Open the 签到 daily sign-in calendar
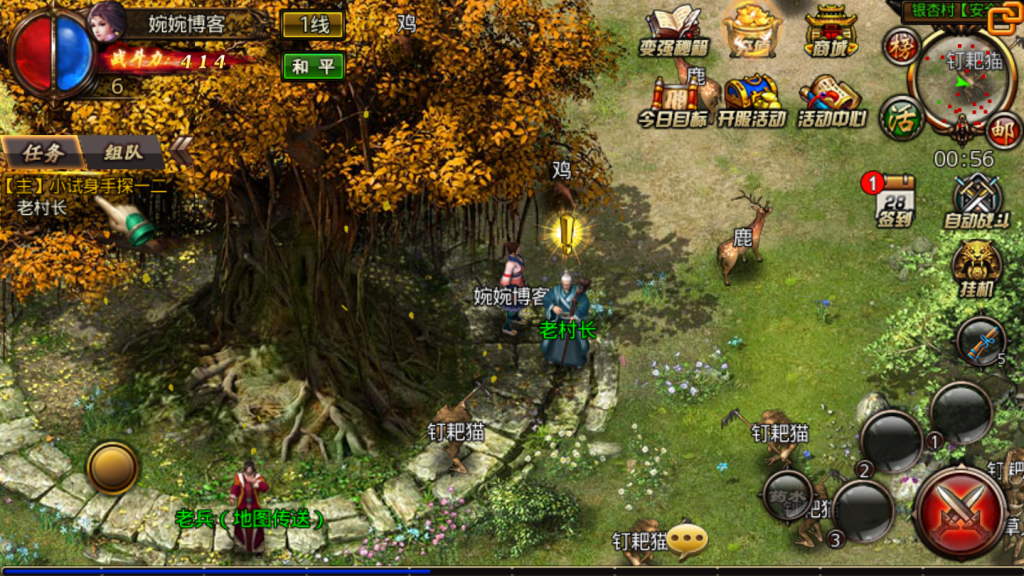The height and width of the screenshot is (576, 1024). coord(894,200)
